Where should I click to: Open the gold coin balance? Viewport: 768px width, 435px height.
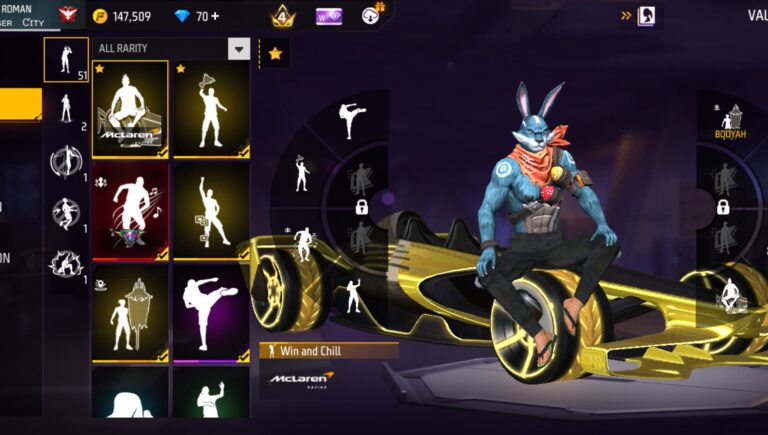click(121, 16)
